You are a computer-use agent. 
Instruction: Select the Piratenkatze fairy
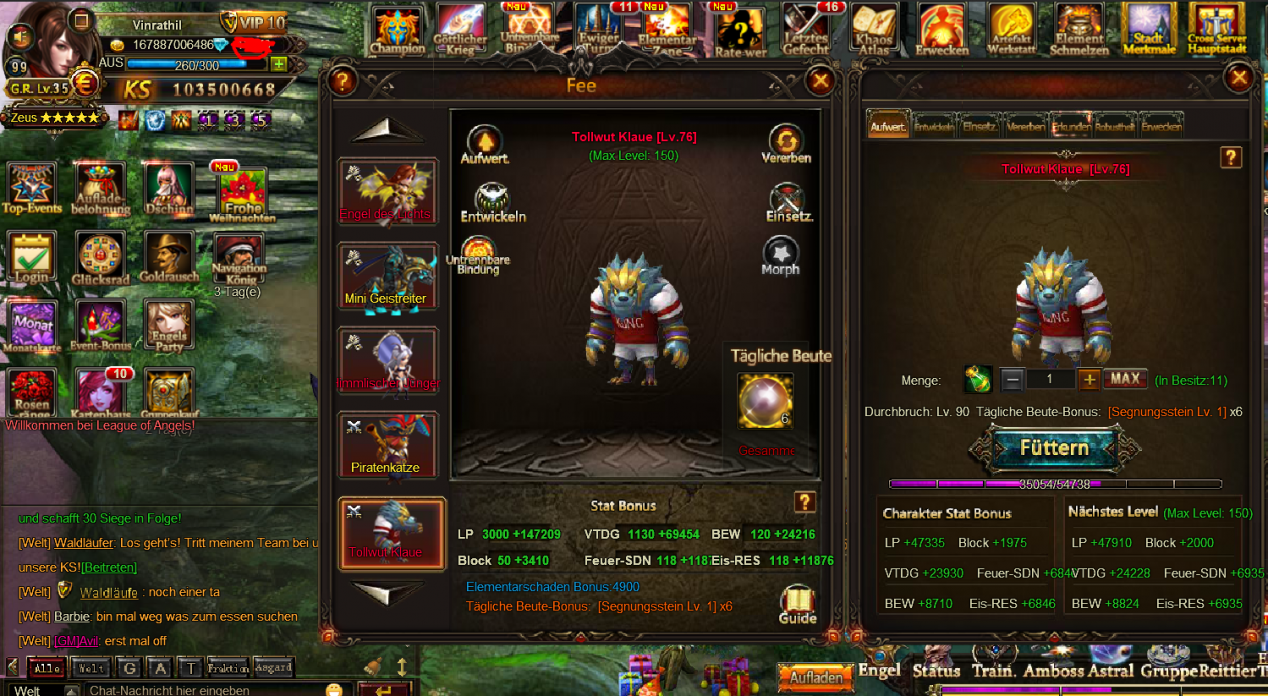387,445
